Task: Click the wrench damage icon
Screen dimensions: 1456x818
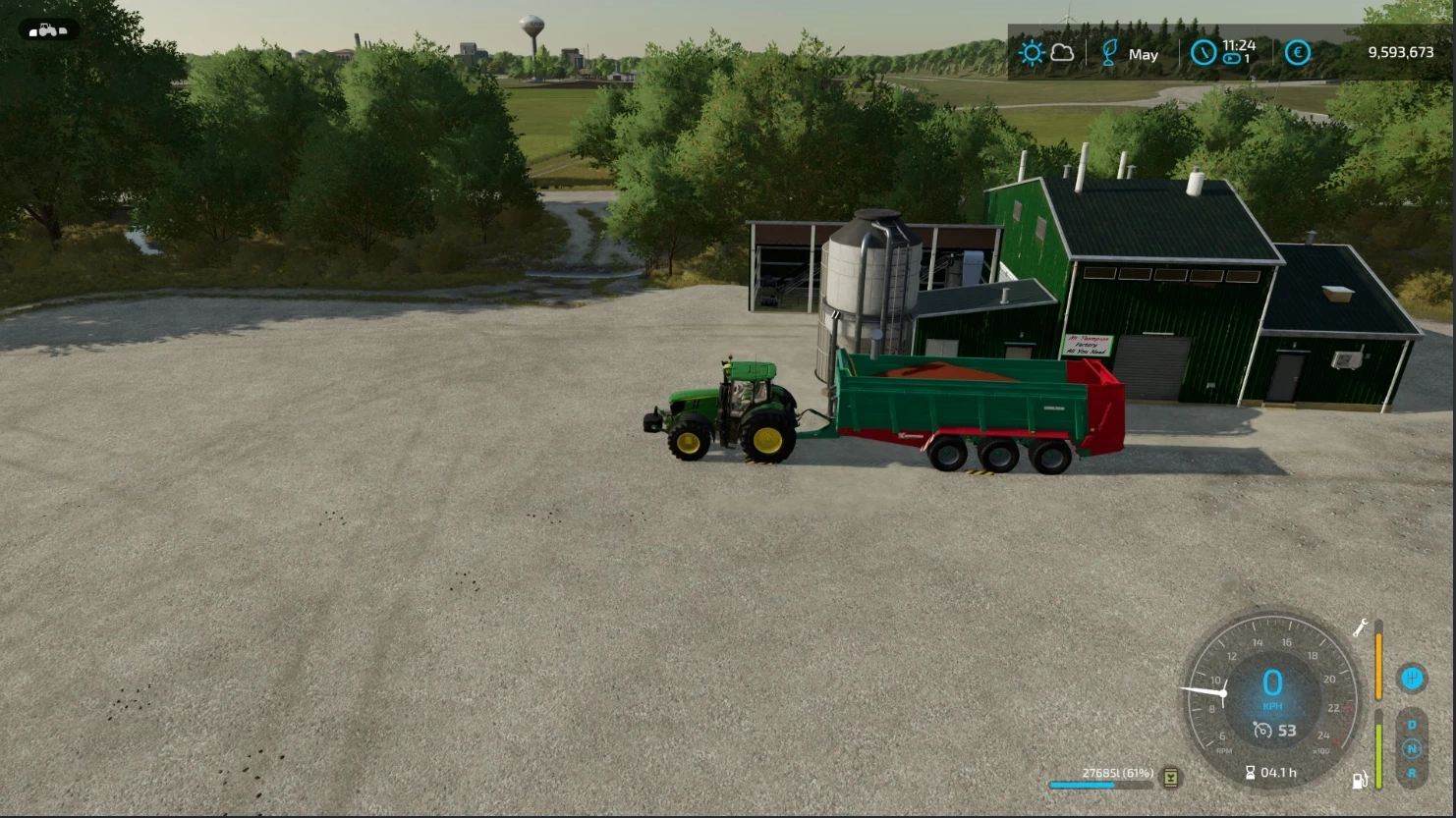Action: coord(1361,627)
